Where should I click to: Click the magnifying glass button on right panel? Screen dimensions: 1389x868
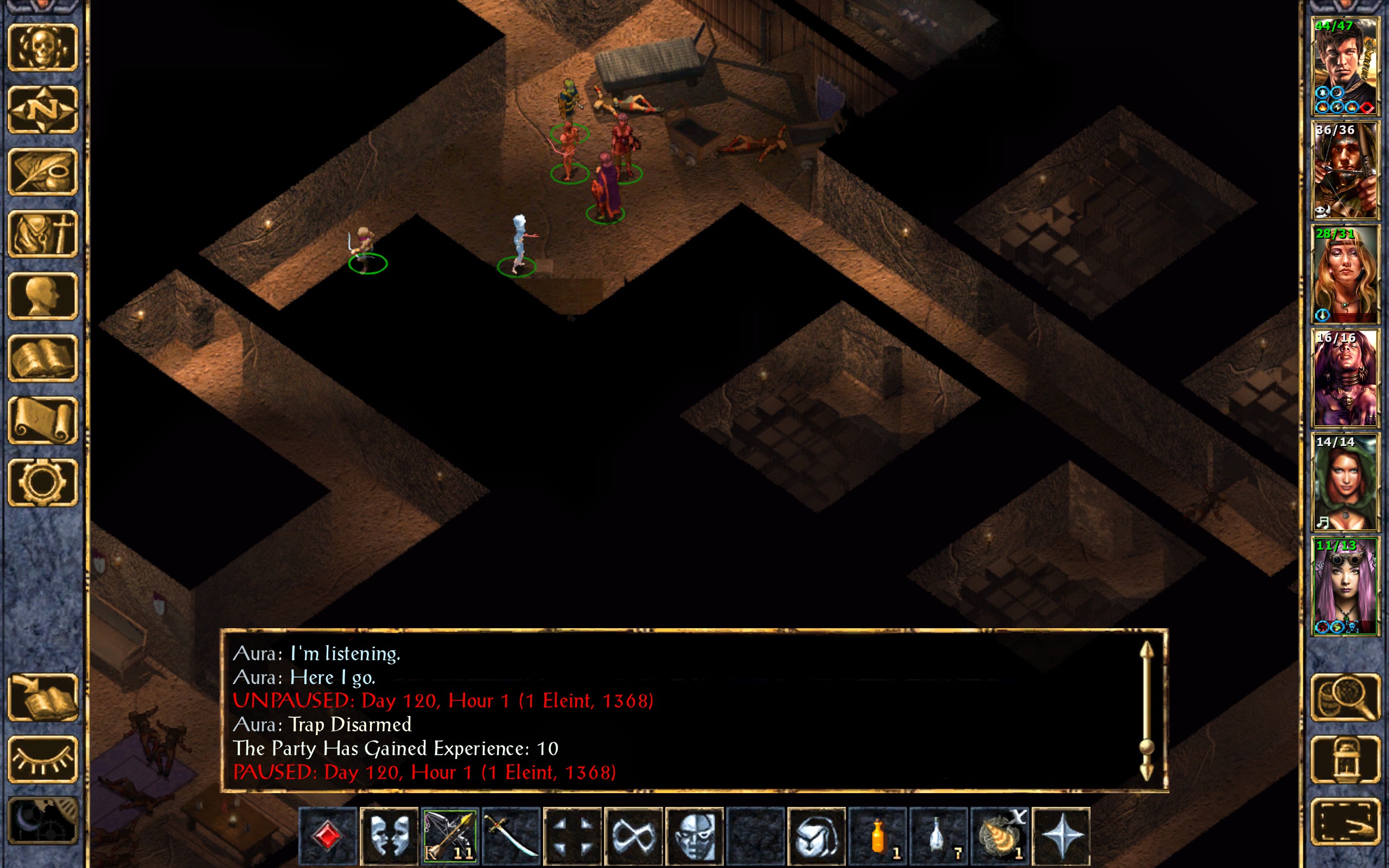1345,698
